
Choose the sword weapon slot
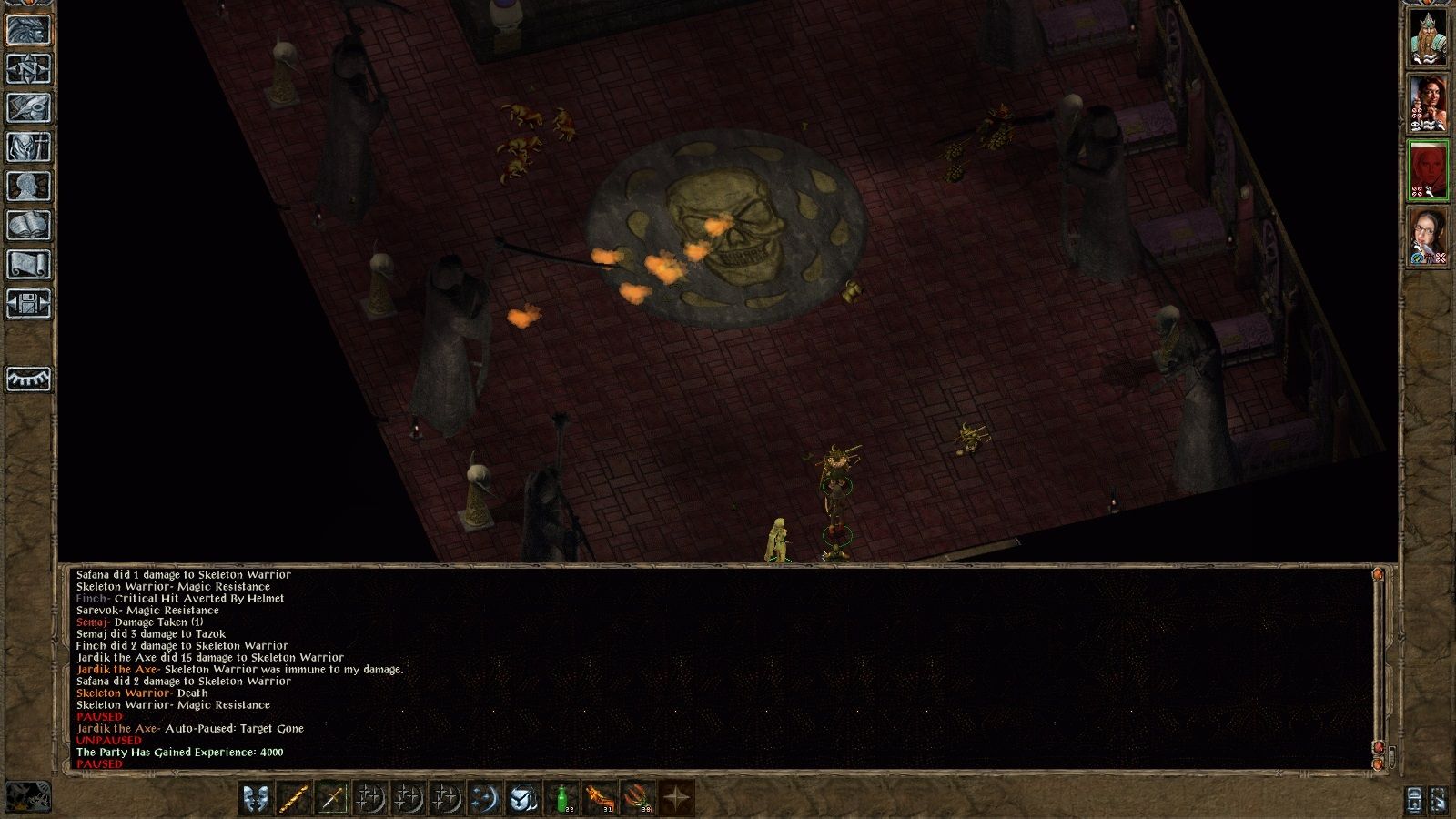point(332,798)
